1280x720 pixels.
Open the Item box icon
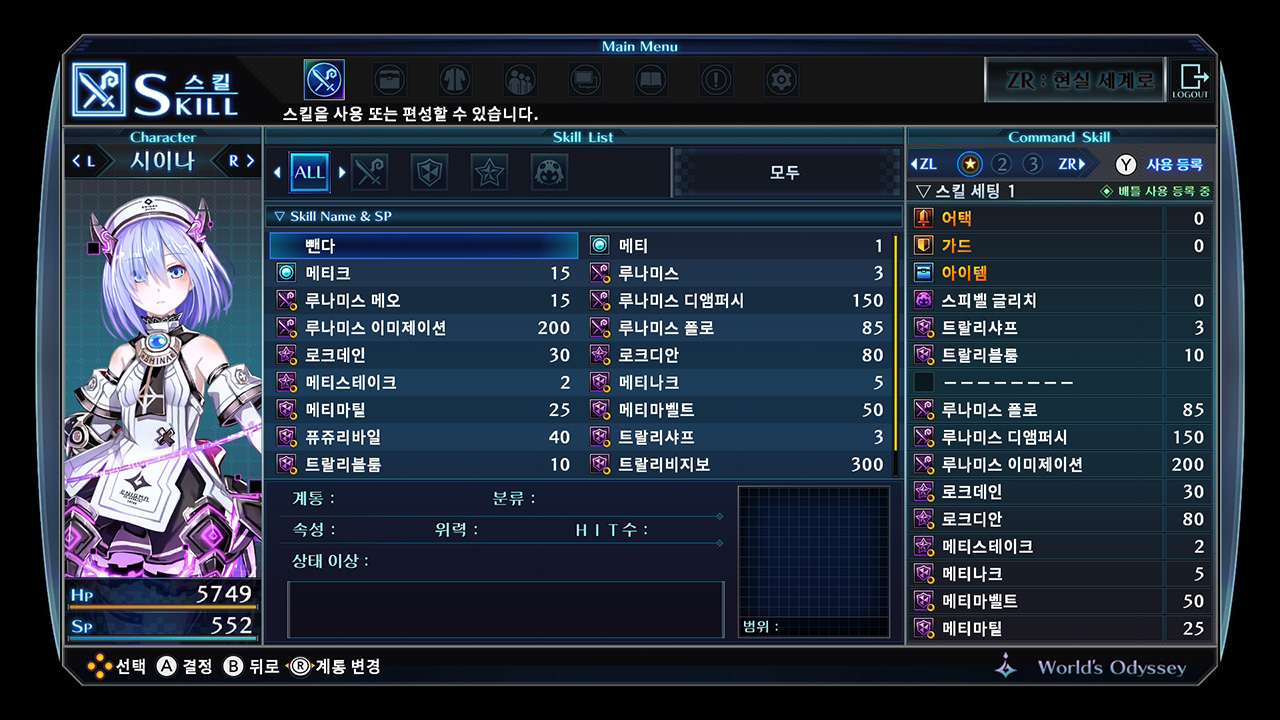click(389, 80)
